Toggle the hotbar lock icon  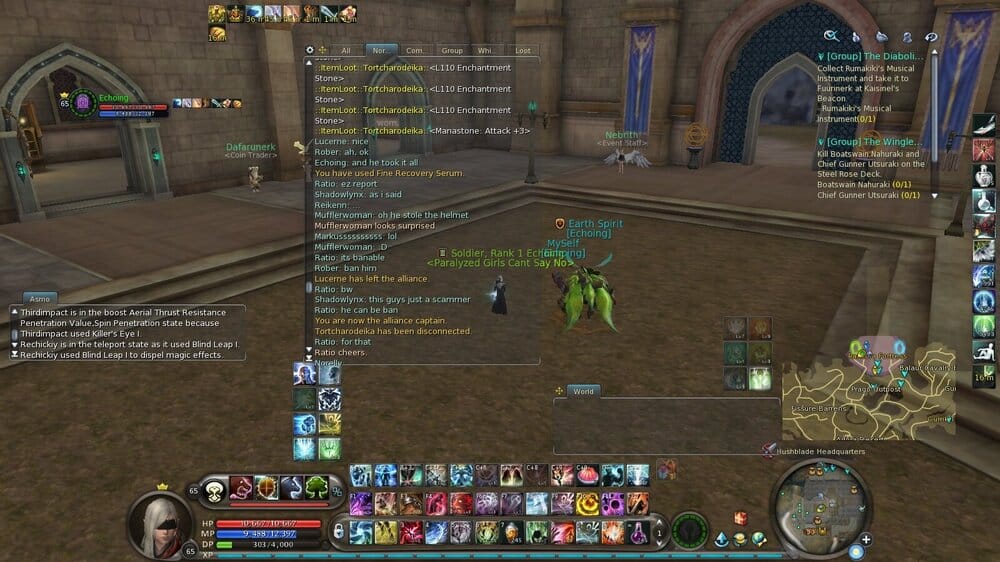point(338,531)
